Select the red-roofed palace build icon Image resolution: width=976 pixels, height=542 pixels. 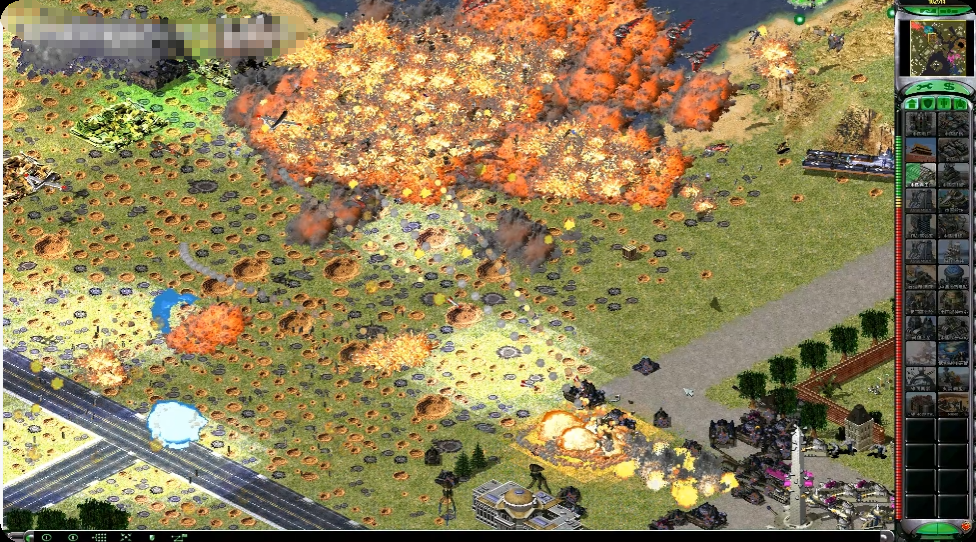pyautogui.click(x=921, y=149)
